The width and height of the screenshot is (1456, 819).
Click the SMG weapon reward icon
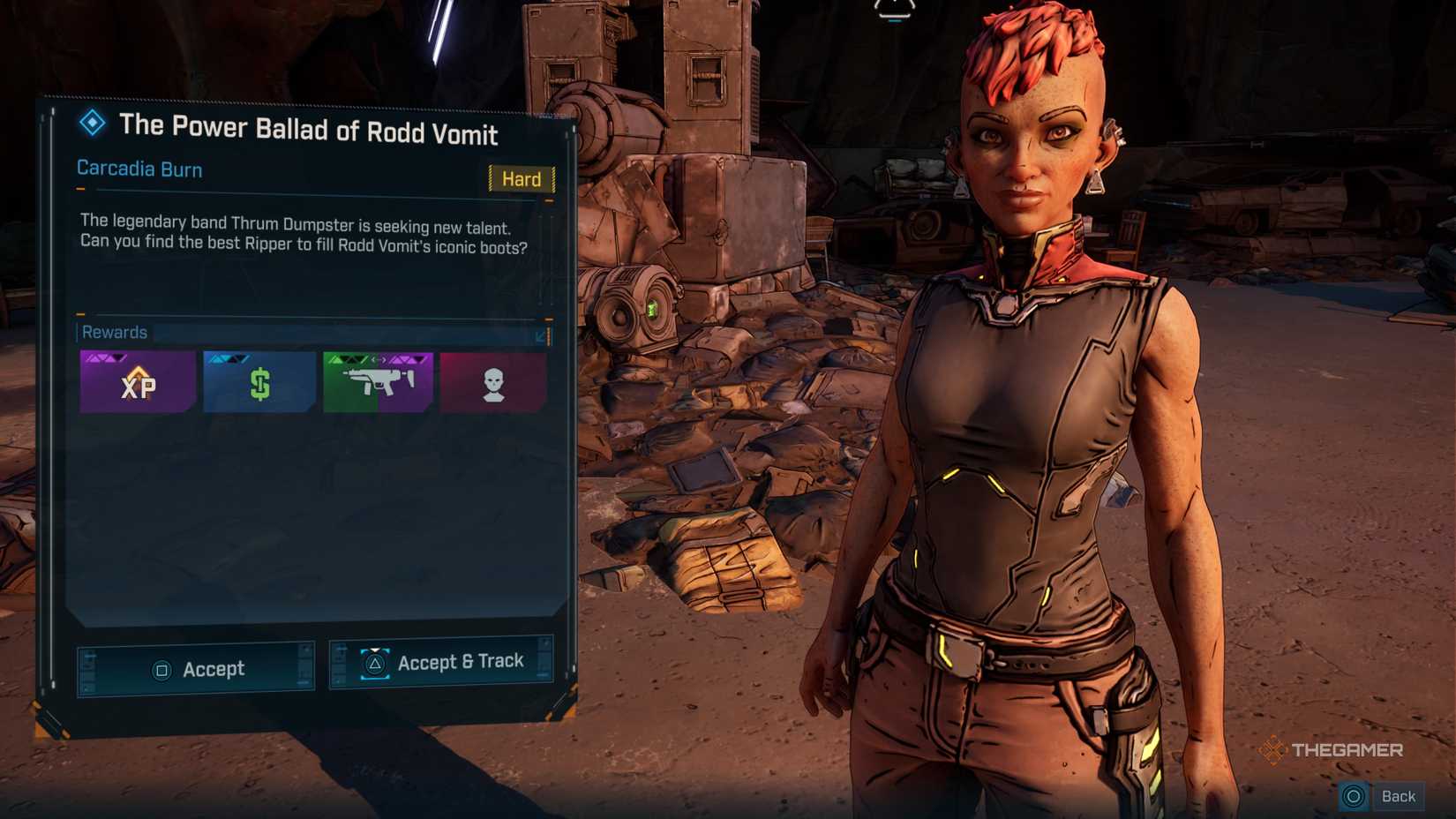pyautogui.click(x=377, y=381)
